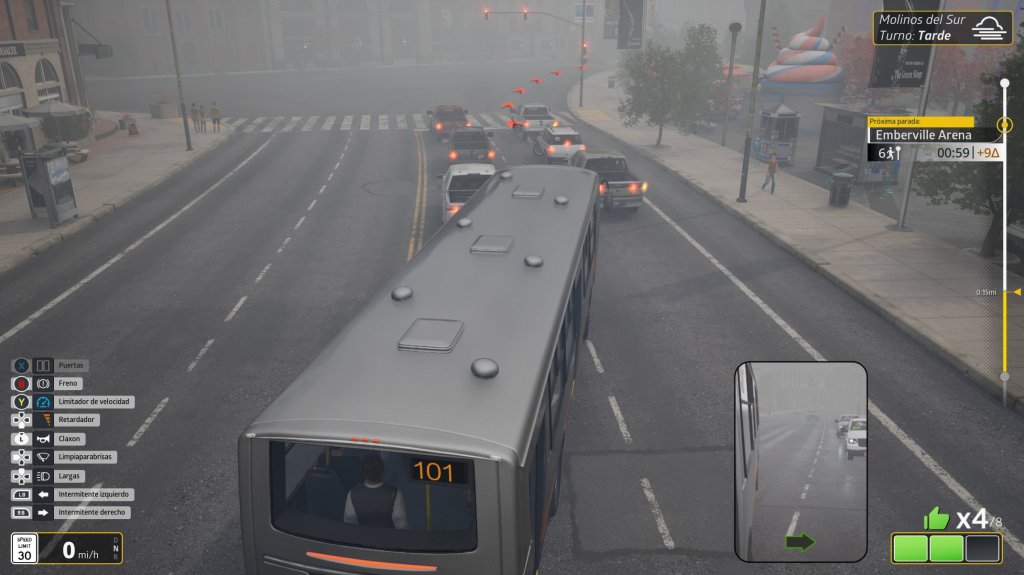Click the green thumbs-up rating icon
Viewport: 1024px width, 575px height.
[x=936, y=518]
